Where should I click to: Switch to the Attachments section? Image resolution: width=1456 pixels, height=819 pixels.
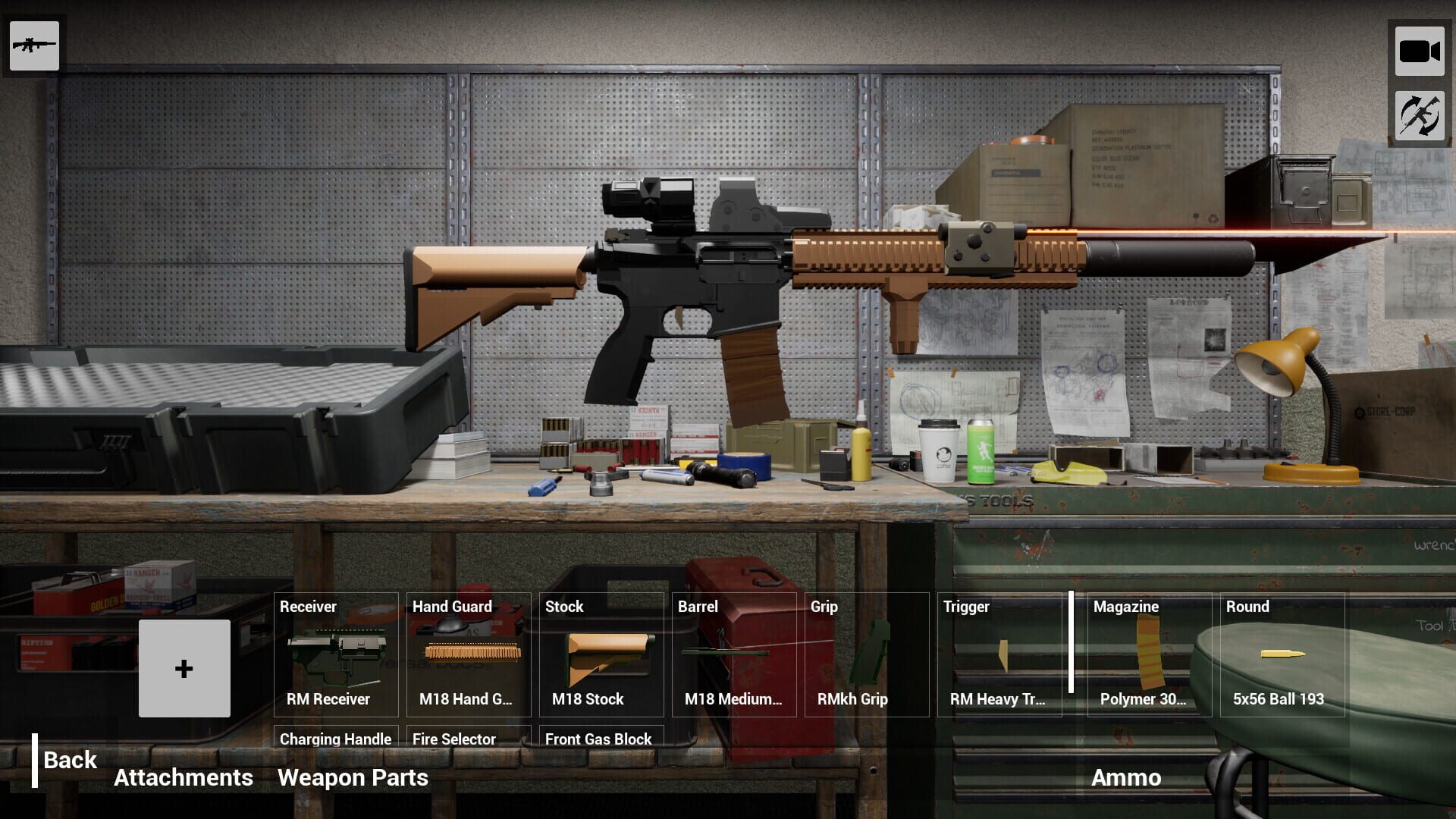[184, 777]
